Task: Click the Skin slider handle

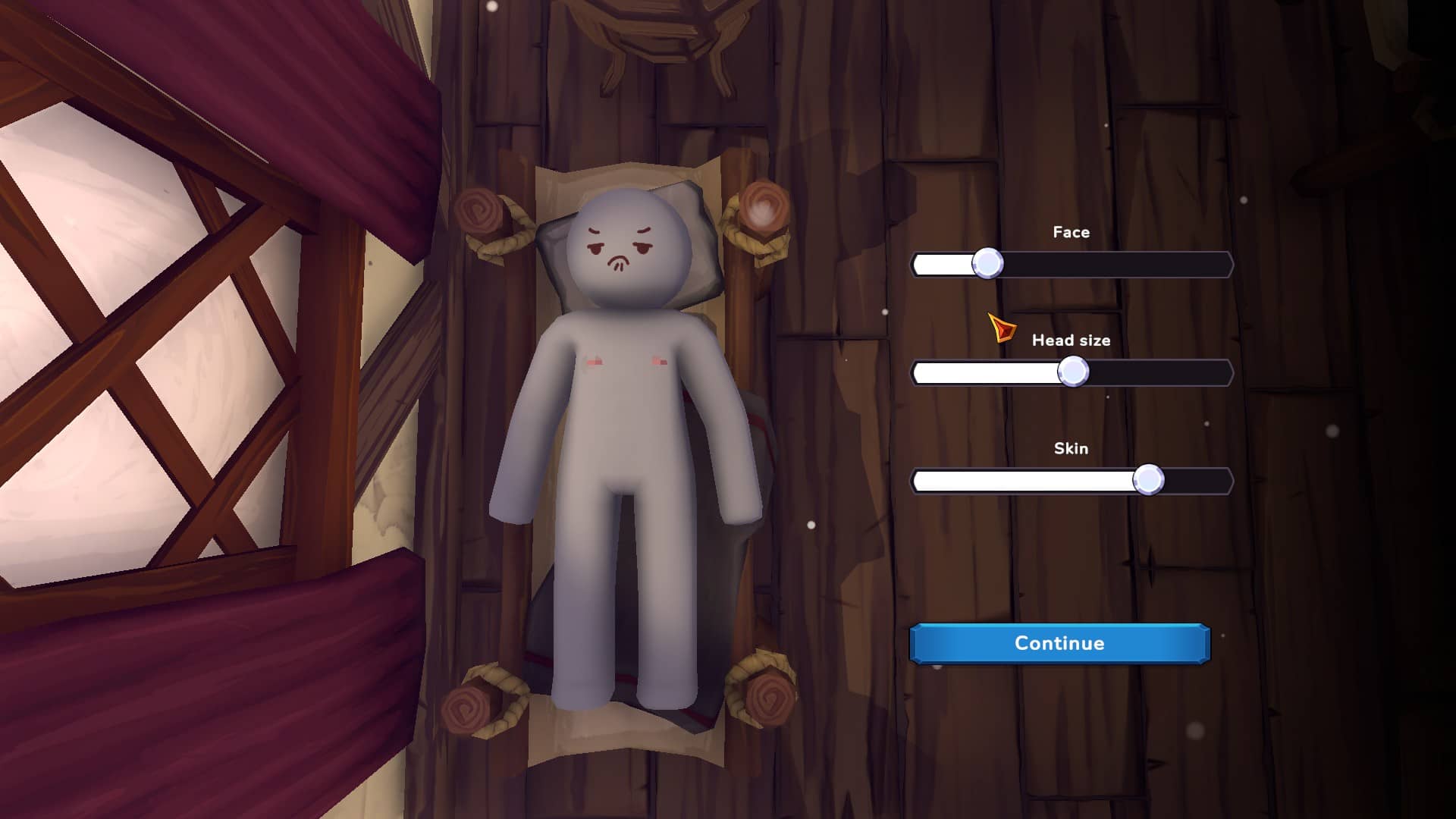Action: (1148, 480)
